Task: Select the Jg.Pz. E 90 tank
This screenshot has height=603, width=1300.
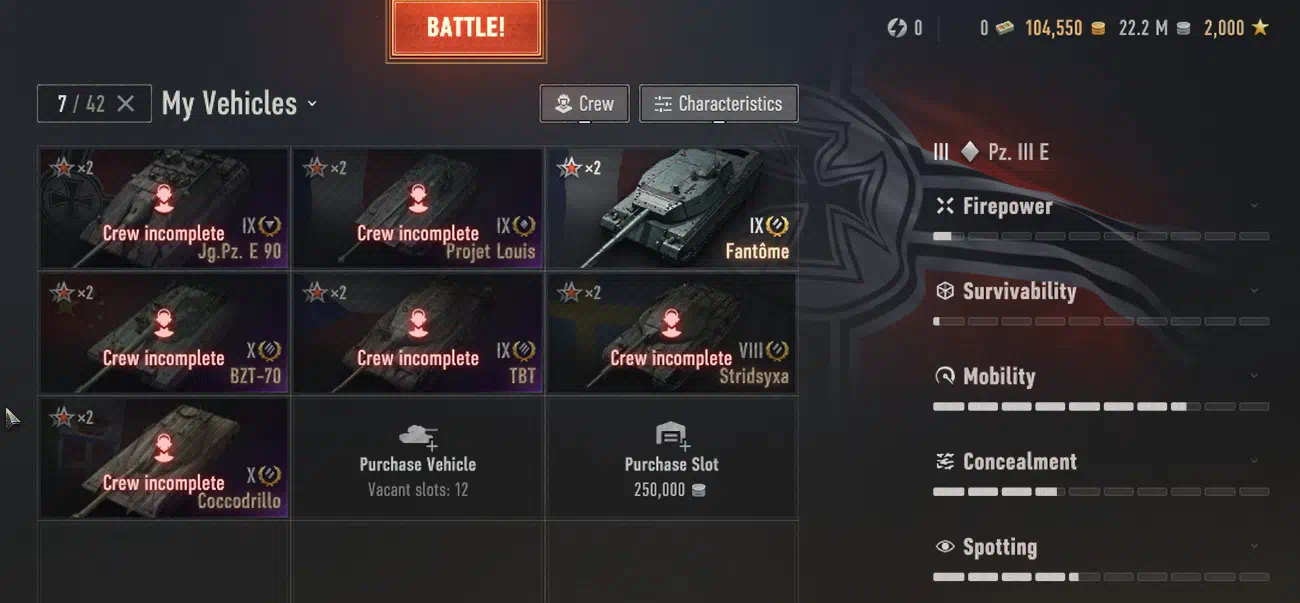Action: point(164,208)
